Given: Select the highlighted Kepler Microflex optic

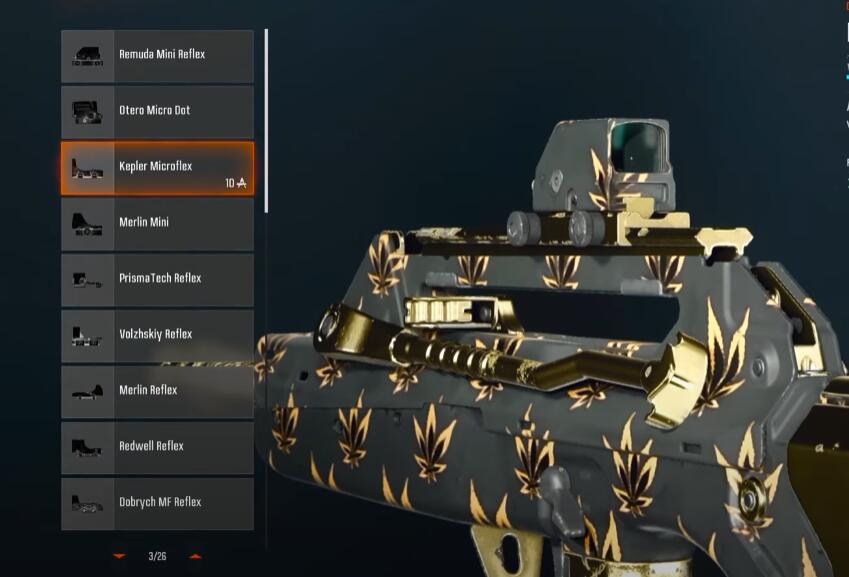Looking at the screenshot, I should 157,167.
